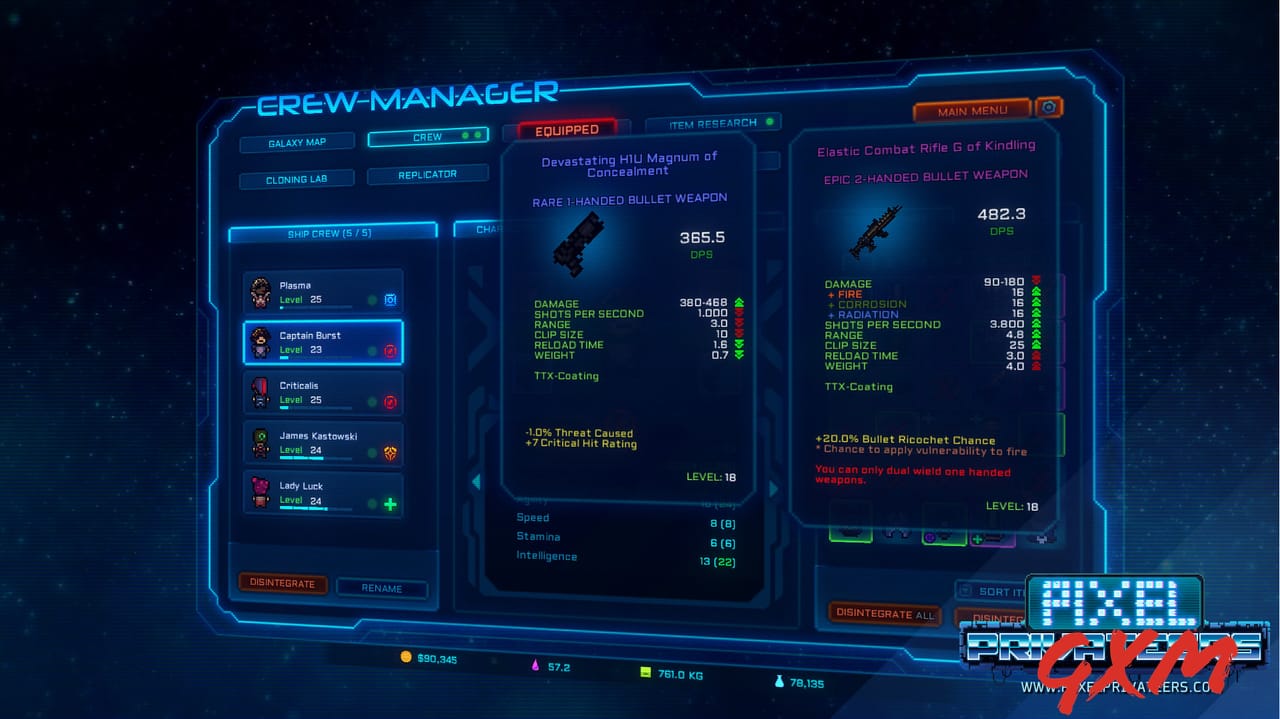Open the Galaxy Map
The height and width of the screenshot is (719, 1280).
(297, 142)
